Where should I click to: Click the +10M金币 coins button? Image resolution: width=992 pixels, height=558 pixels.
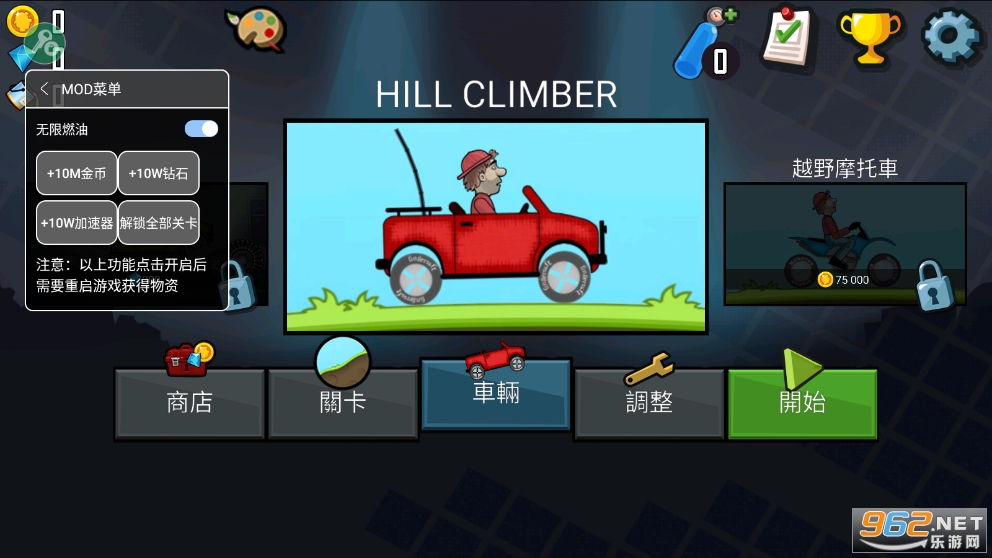point(77,173)
